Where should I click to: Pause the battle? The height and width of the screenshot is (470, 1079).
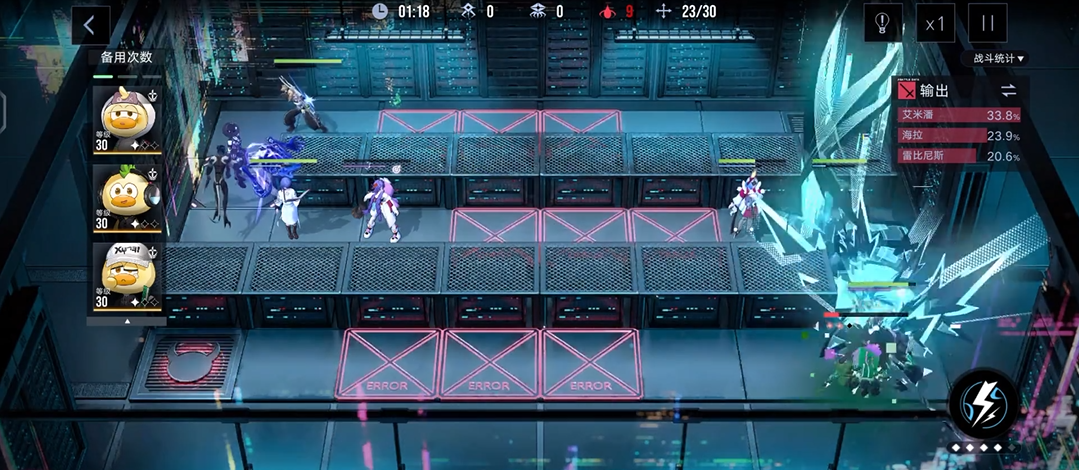tap(988, 23)
